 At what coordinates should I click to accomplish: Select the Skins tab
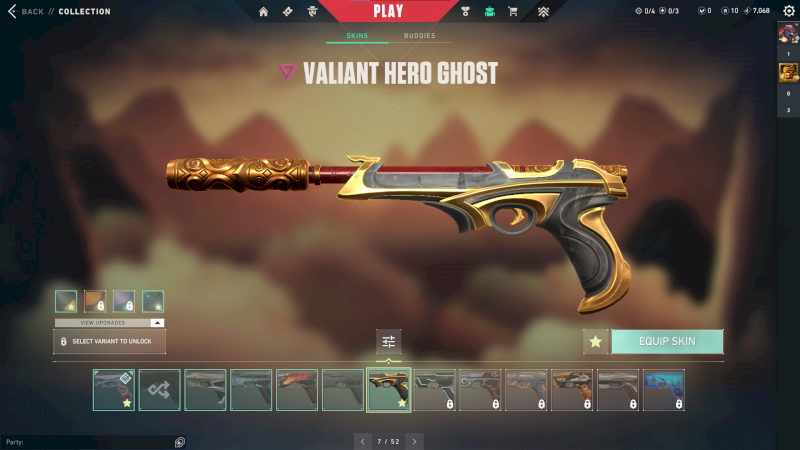(357, 36)
